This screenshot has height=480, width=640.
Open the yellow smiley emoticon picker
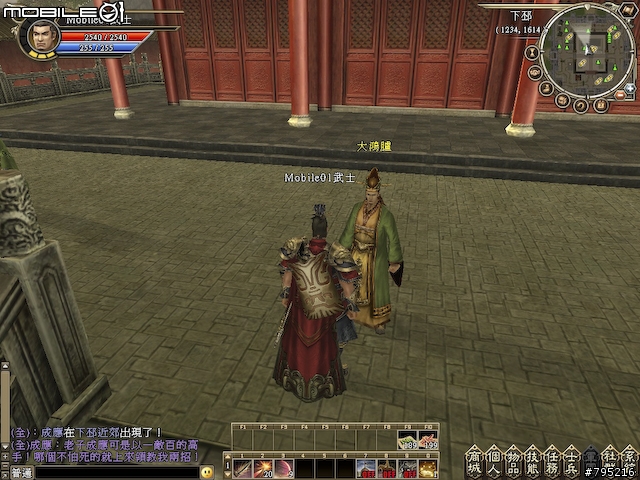(x=207, y=472)
